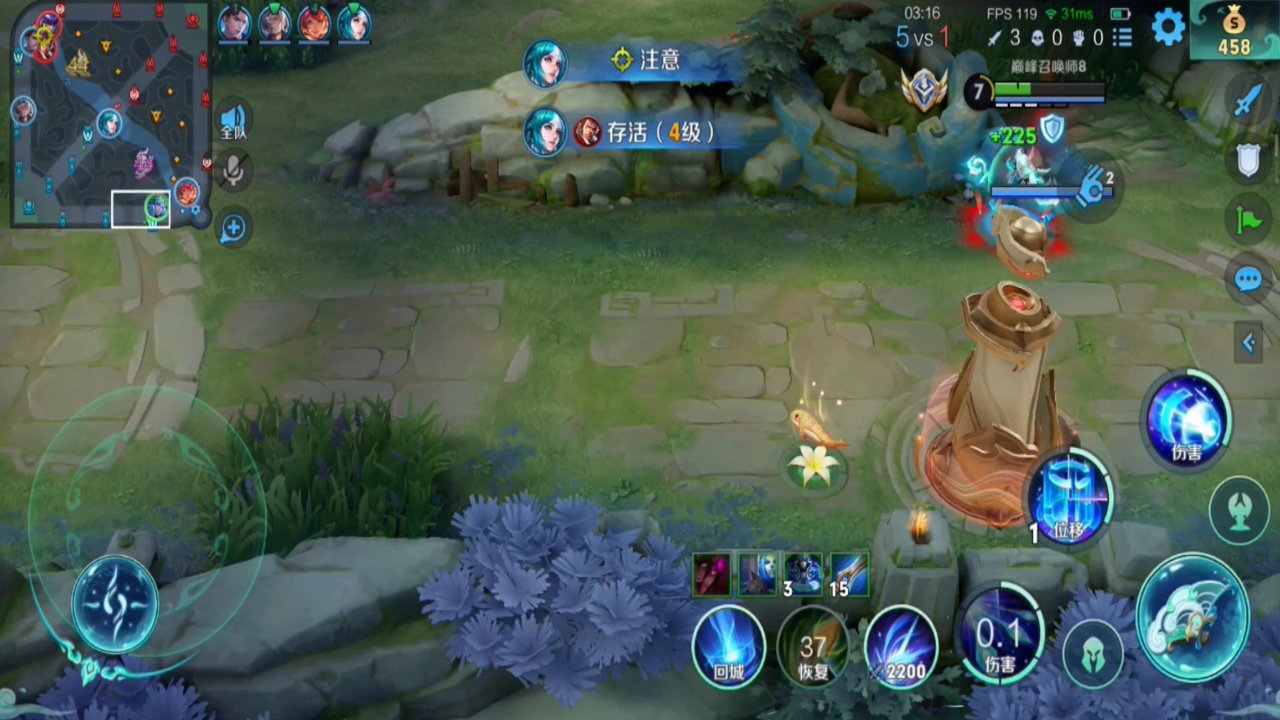Select the attack signal sword icon
Screen dimensions: 1280x720
(x=1248, y=100)
